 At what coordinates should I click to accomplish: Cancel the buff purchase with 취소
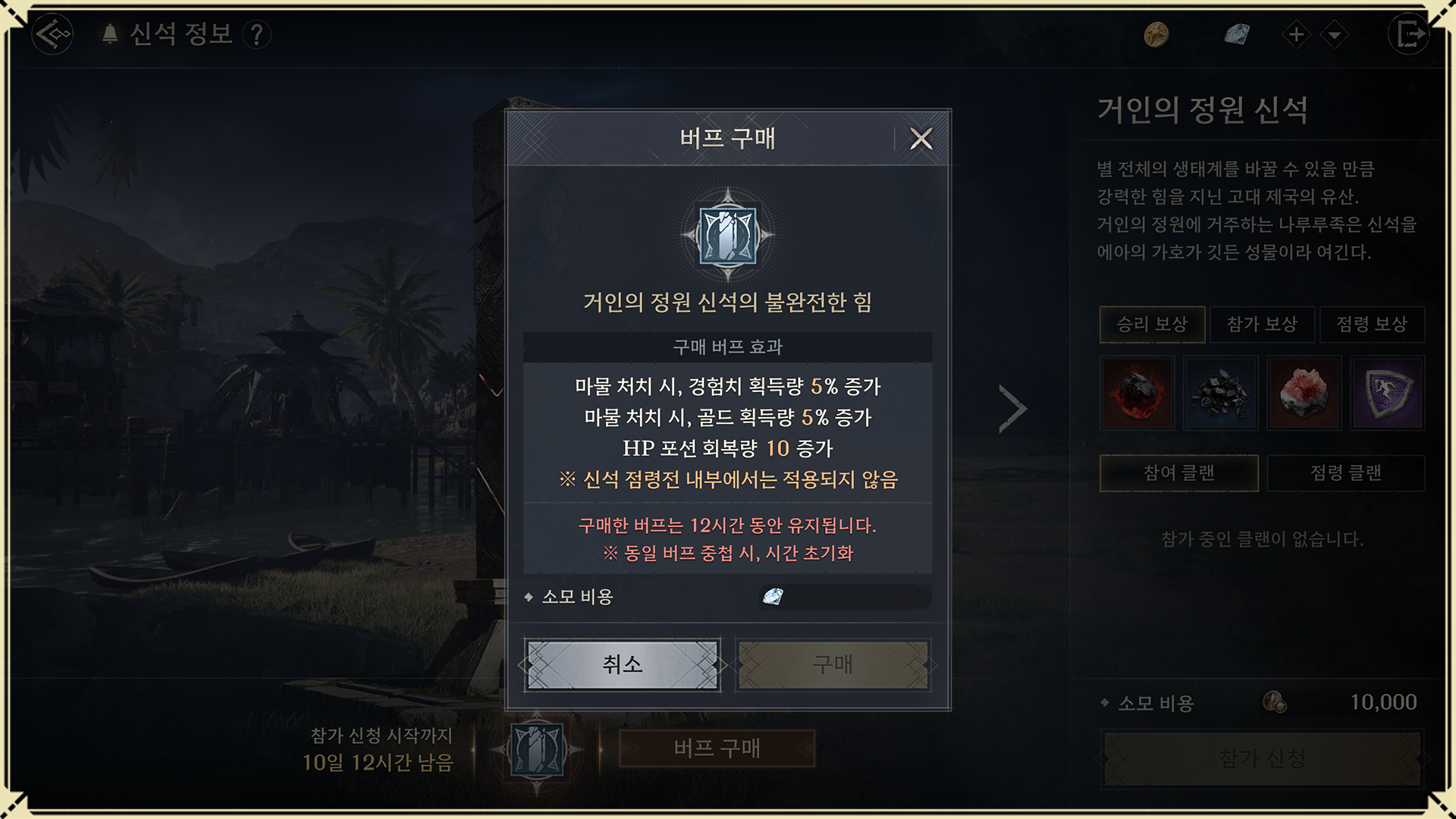(622, 665)
